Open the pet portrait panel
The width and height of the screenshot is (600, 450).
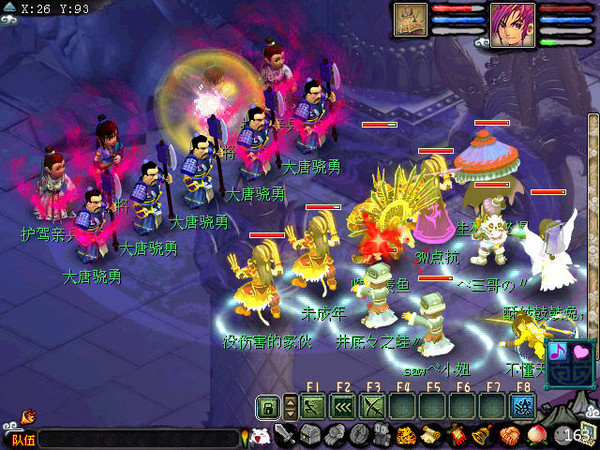411,19
